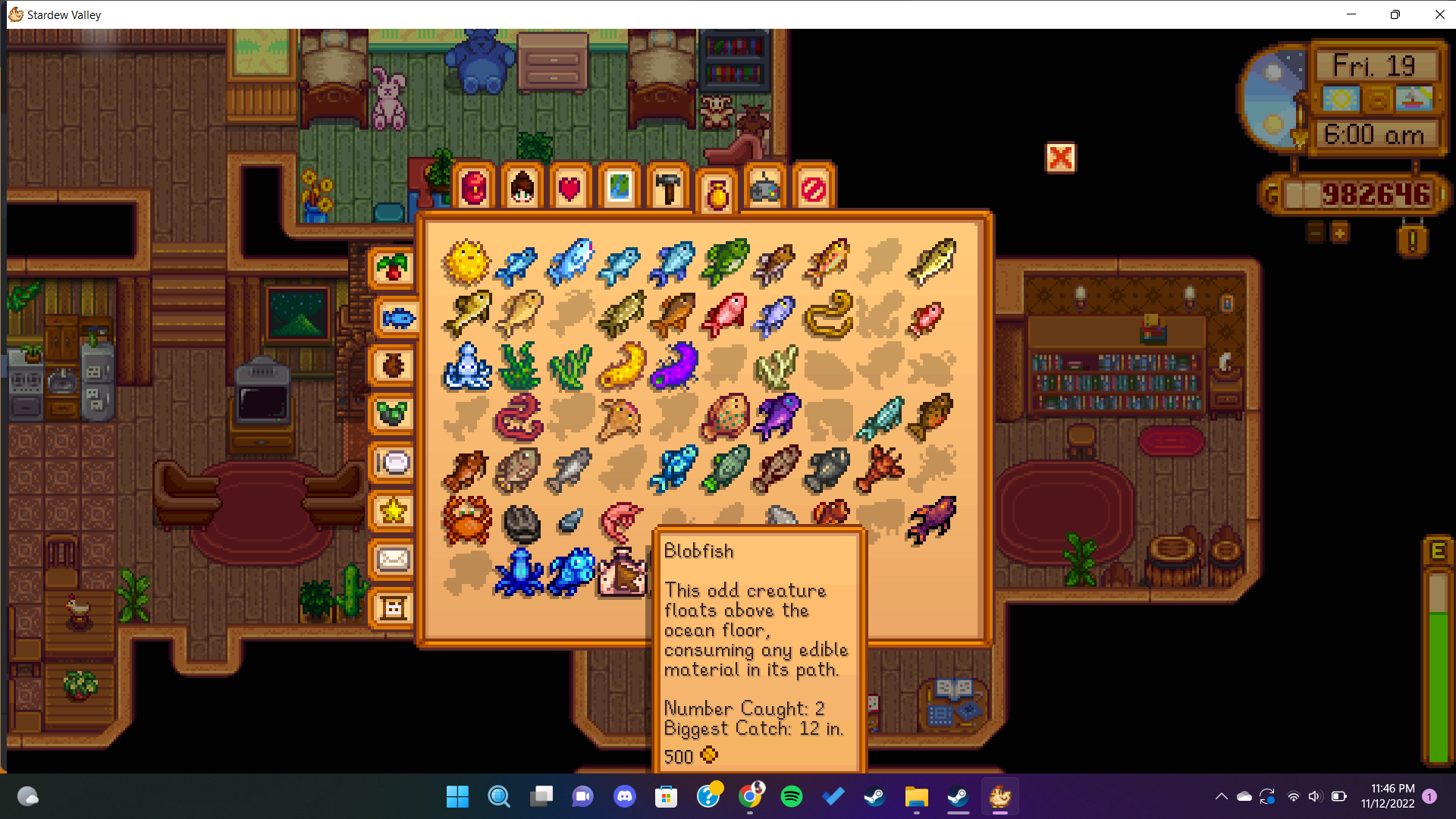
Task: Show the items shipped collection
Action: (393, 268)
